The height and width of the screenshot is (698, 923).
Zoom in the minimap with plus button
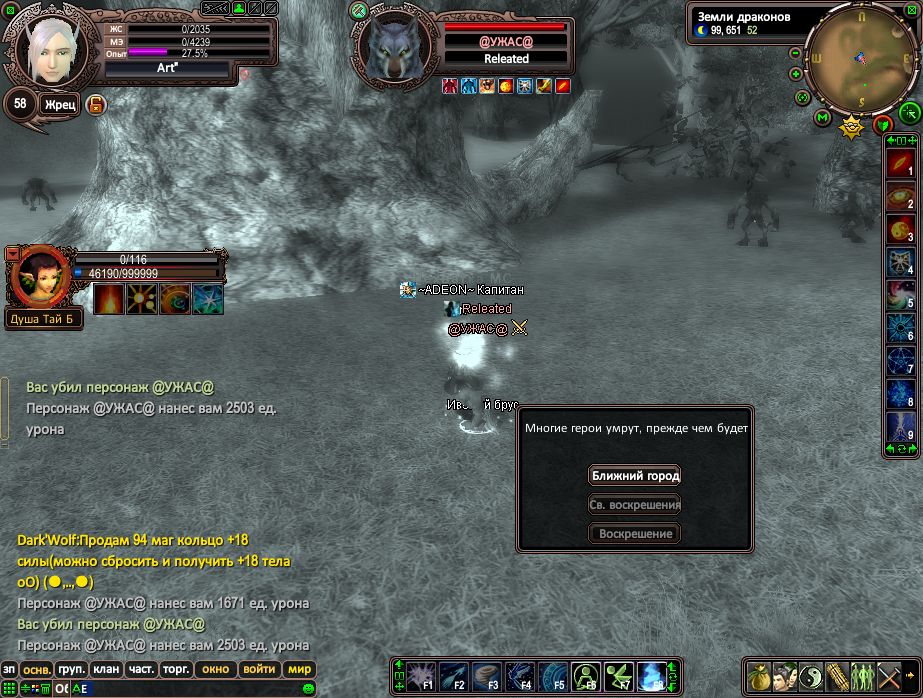coord(795,73)
